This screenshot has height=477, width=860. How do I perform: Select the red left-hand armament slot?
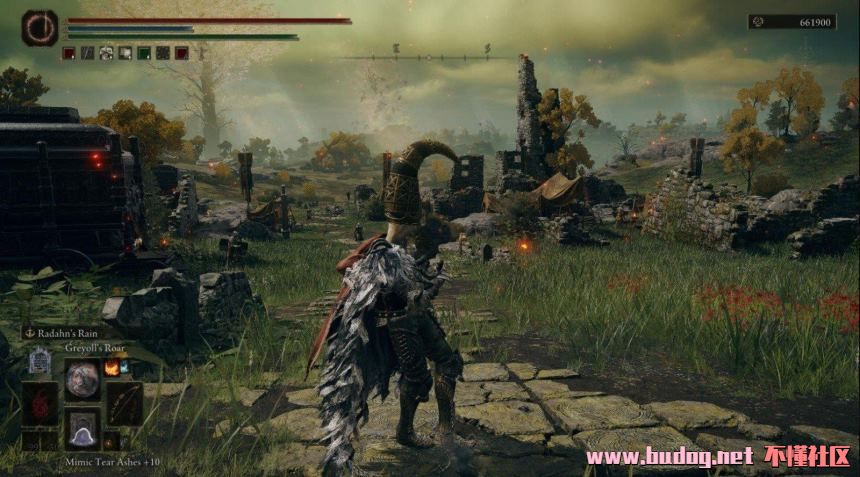click(40, 403)
